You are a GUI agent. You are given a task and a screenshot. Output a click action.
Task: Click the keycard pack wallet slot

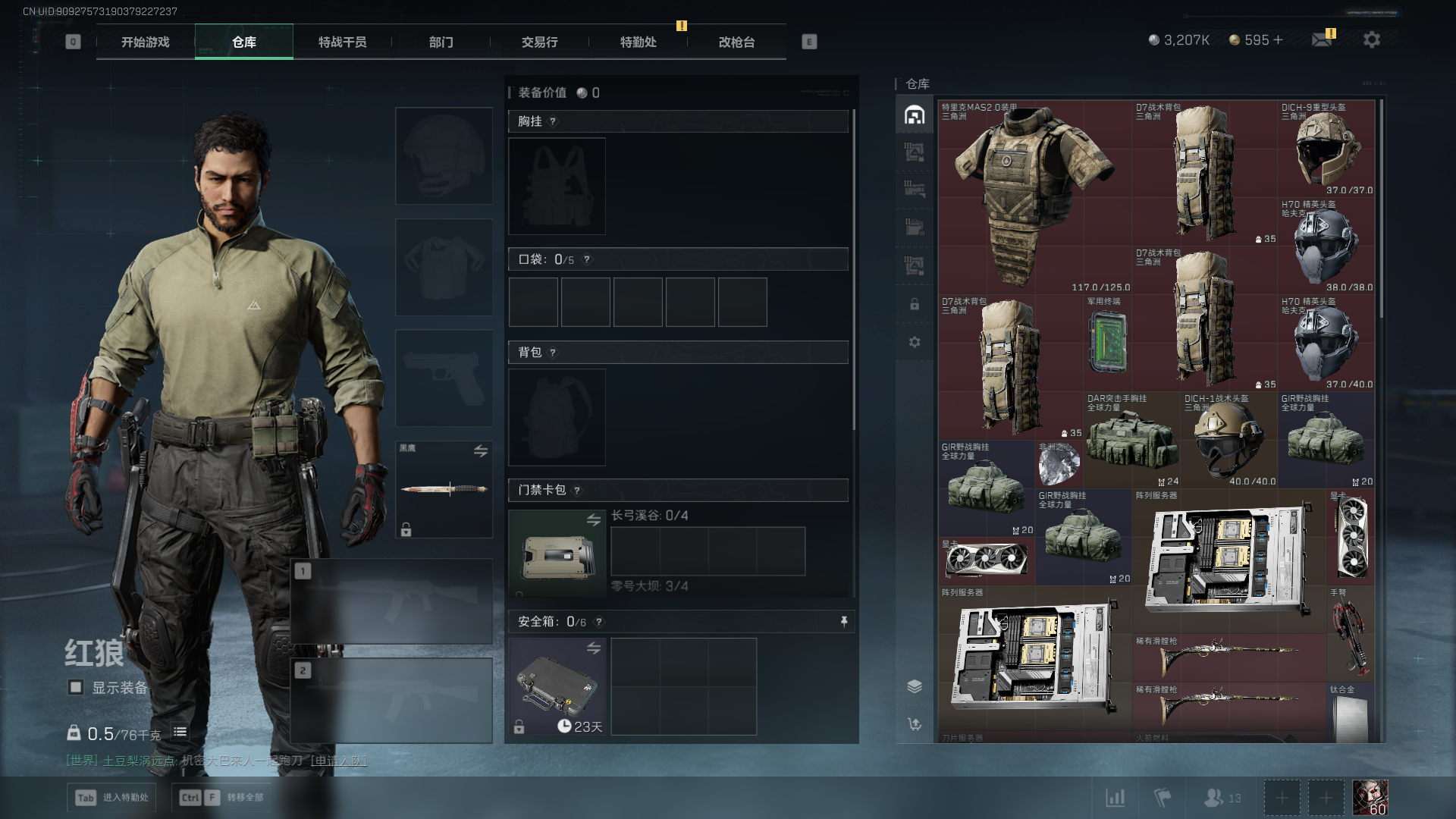tap(557, 554)
